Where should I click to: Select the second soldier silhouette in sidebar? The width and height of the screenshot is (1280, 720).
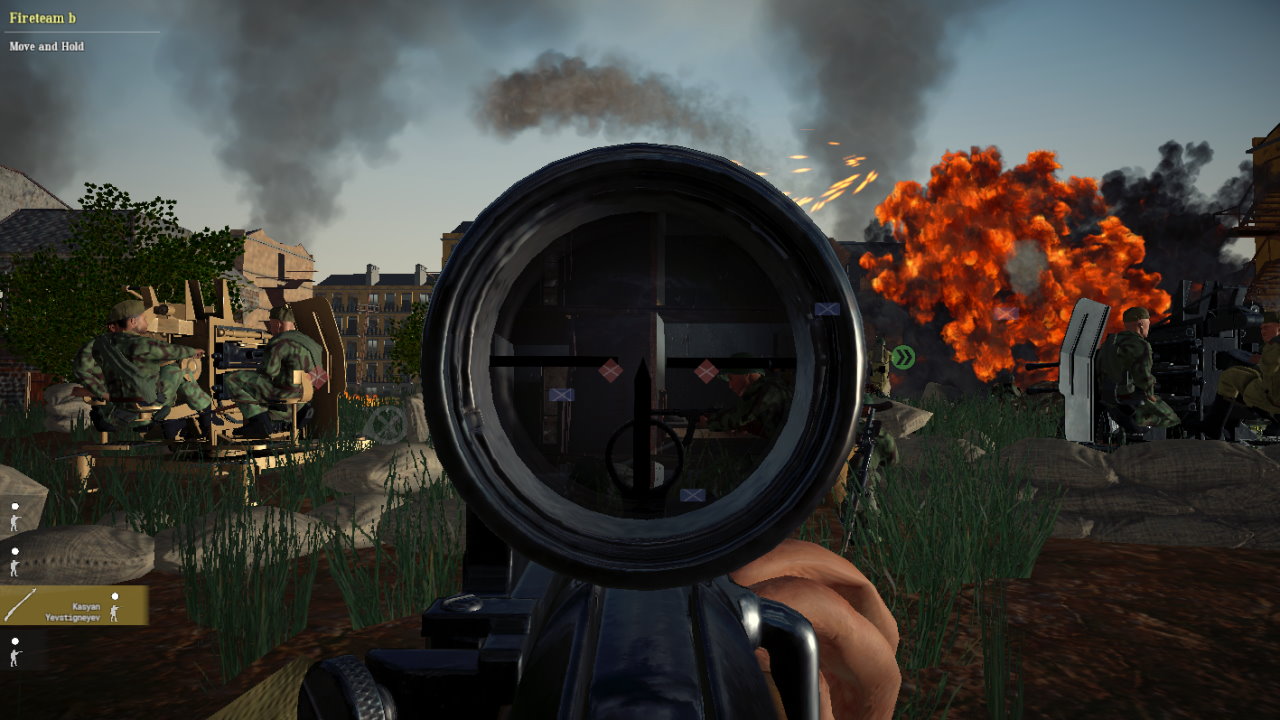[13, 567]
